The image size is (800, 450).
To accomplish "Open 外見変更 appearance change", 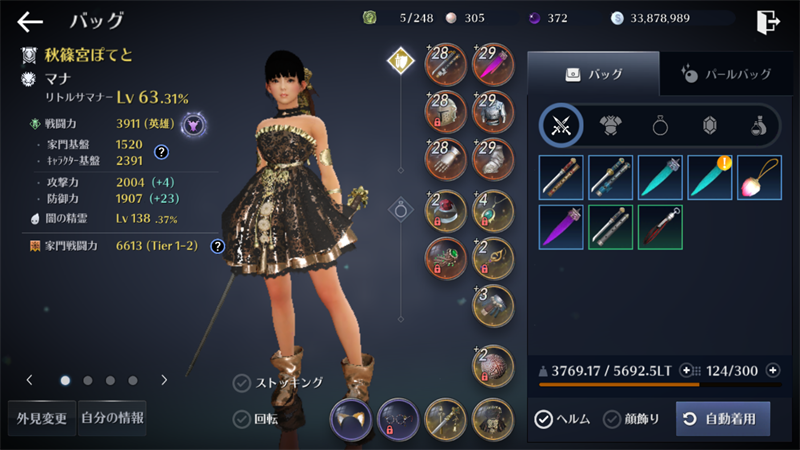I will coord(38,418).
